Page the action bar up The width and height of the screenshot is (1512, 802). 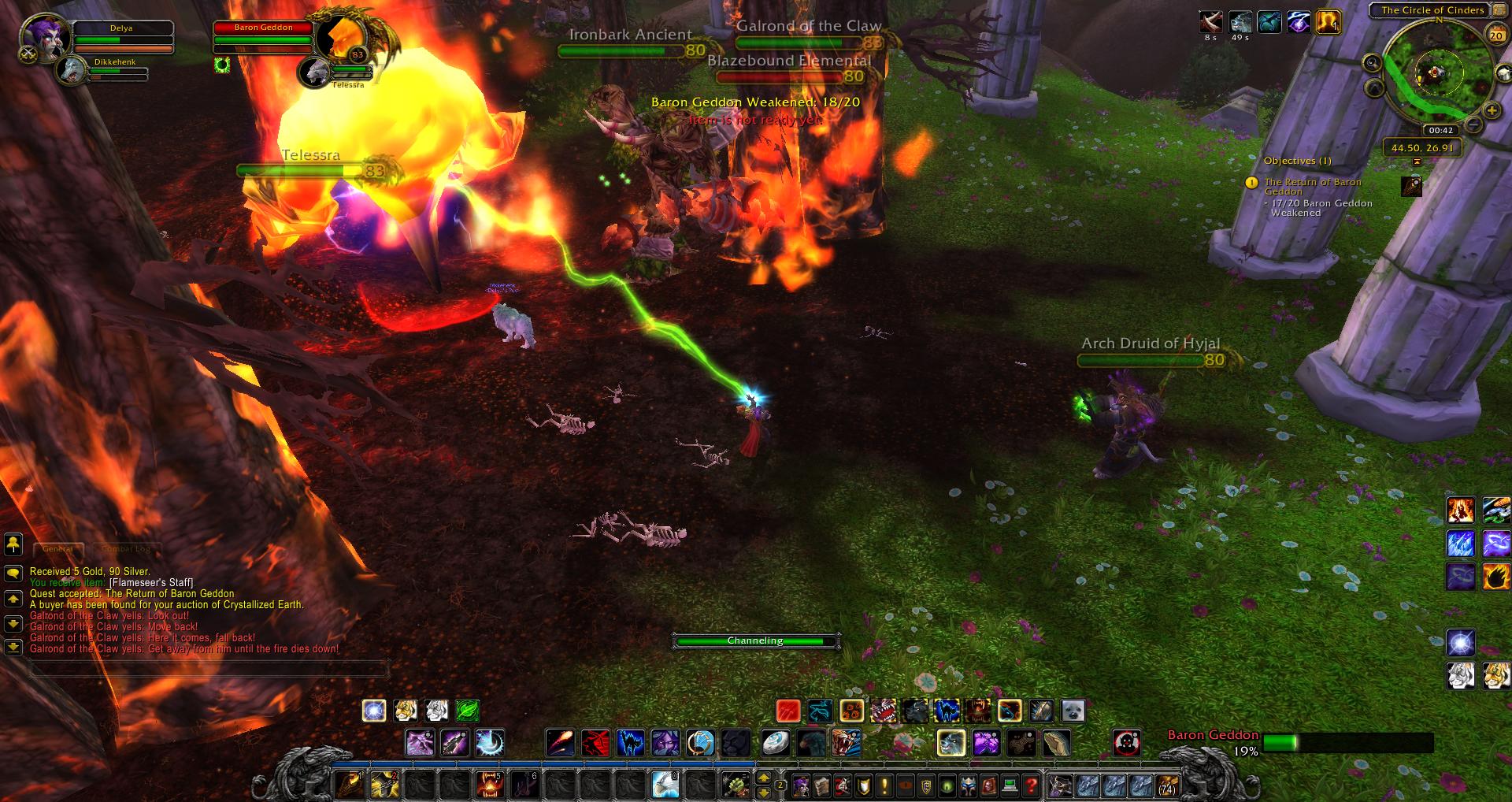click(763, 778)
